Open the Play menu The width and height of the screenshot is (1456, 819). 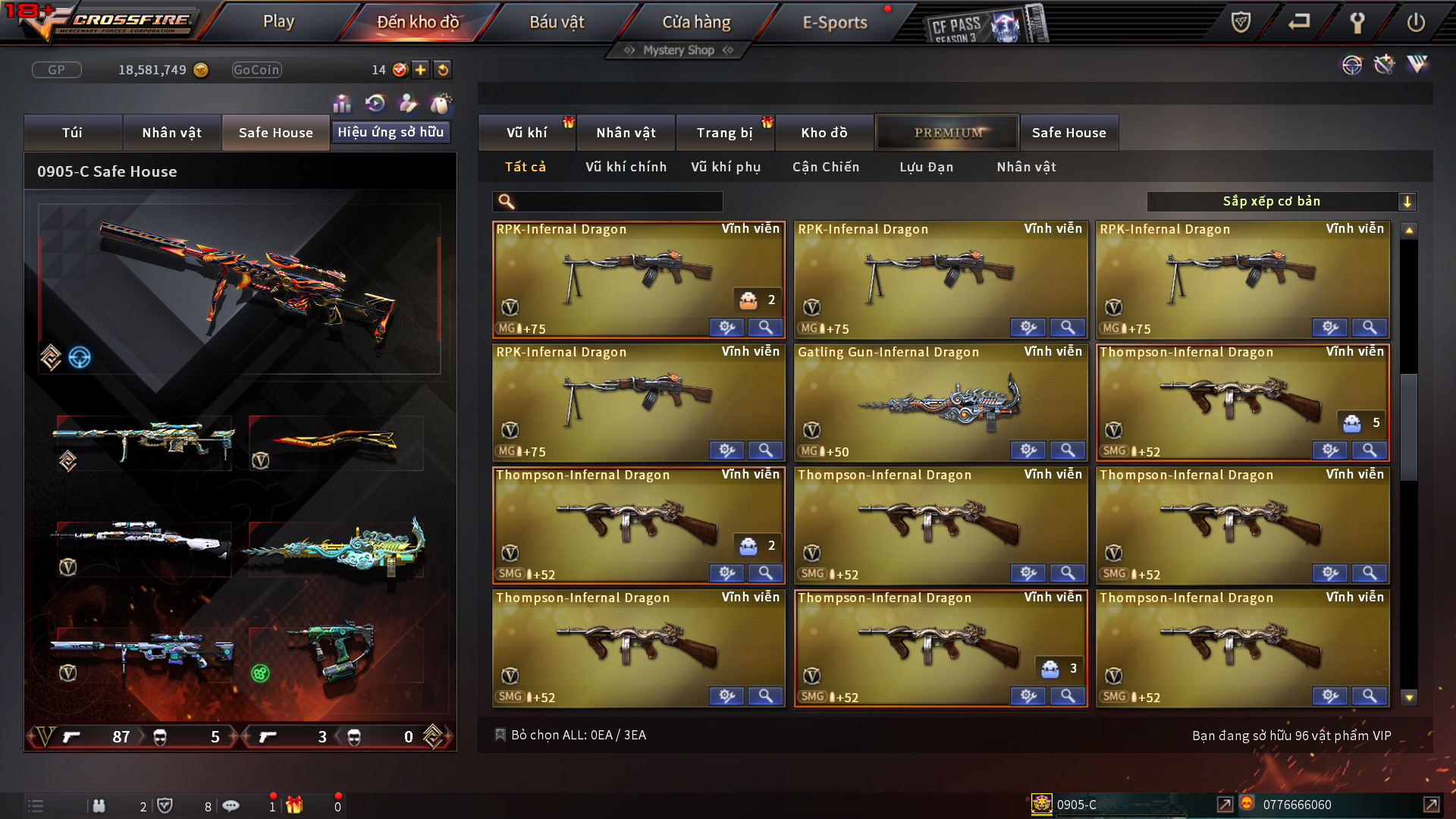[278, 22]
